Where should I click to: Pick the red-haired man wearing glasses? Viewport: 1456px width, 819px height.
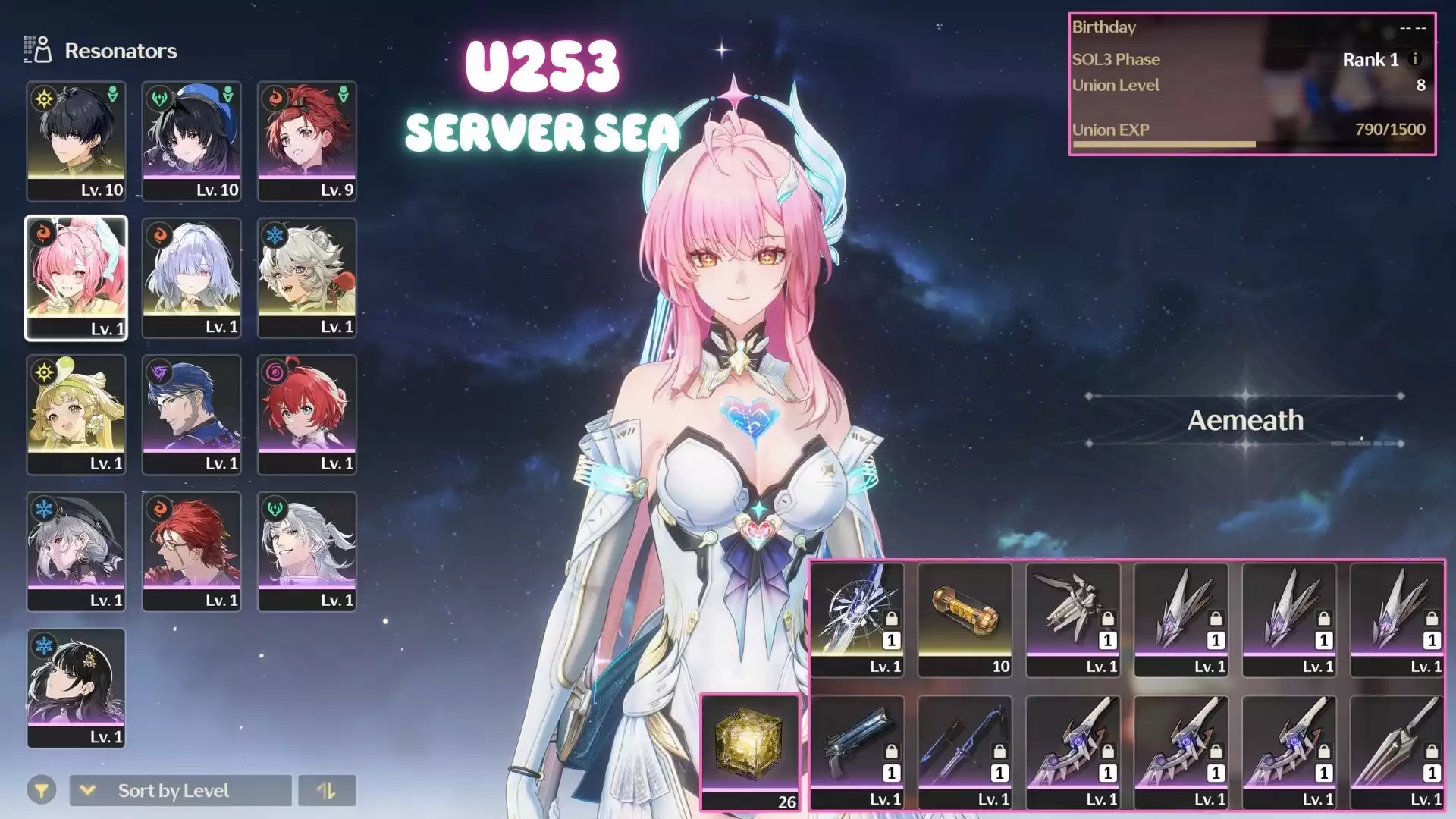tap(191, 551)
